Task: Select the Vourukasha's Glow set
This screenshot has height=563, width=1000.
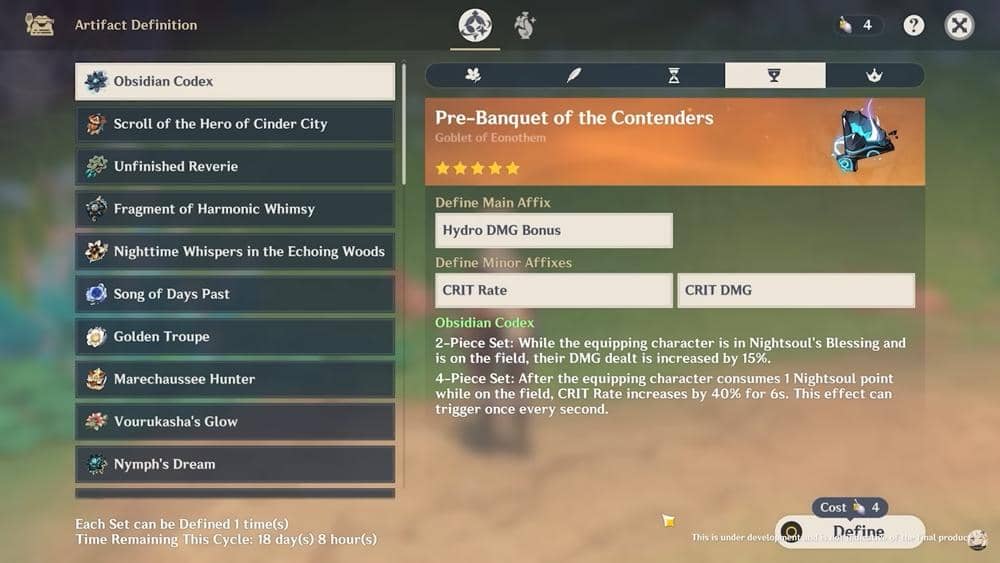Action: point(235,421)
